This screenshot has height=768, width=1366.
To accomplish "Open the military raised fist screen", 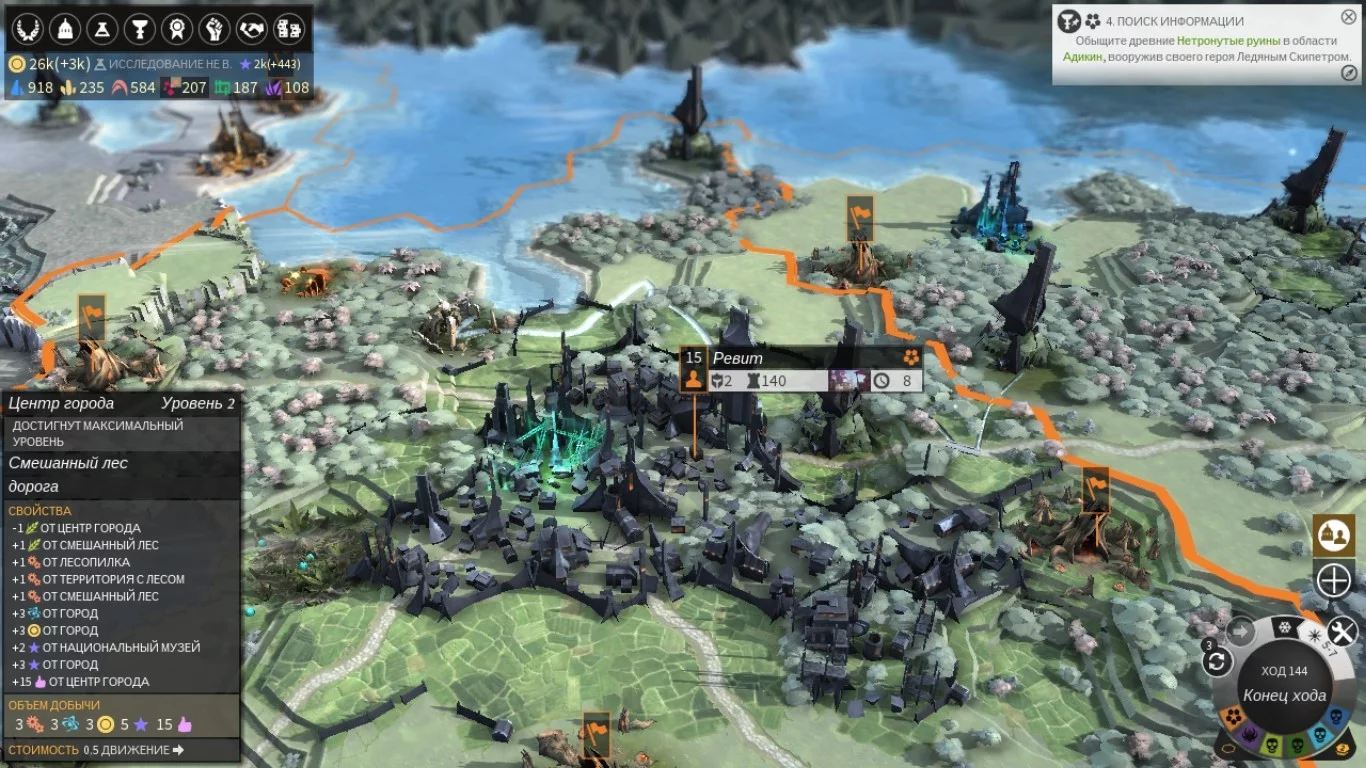I will tap(214, 29).
